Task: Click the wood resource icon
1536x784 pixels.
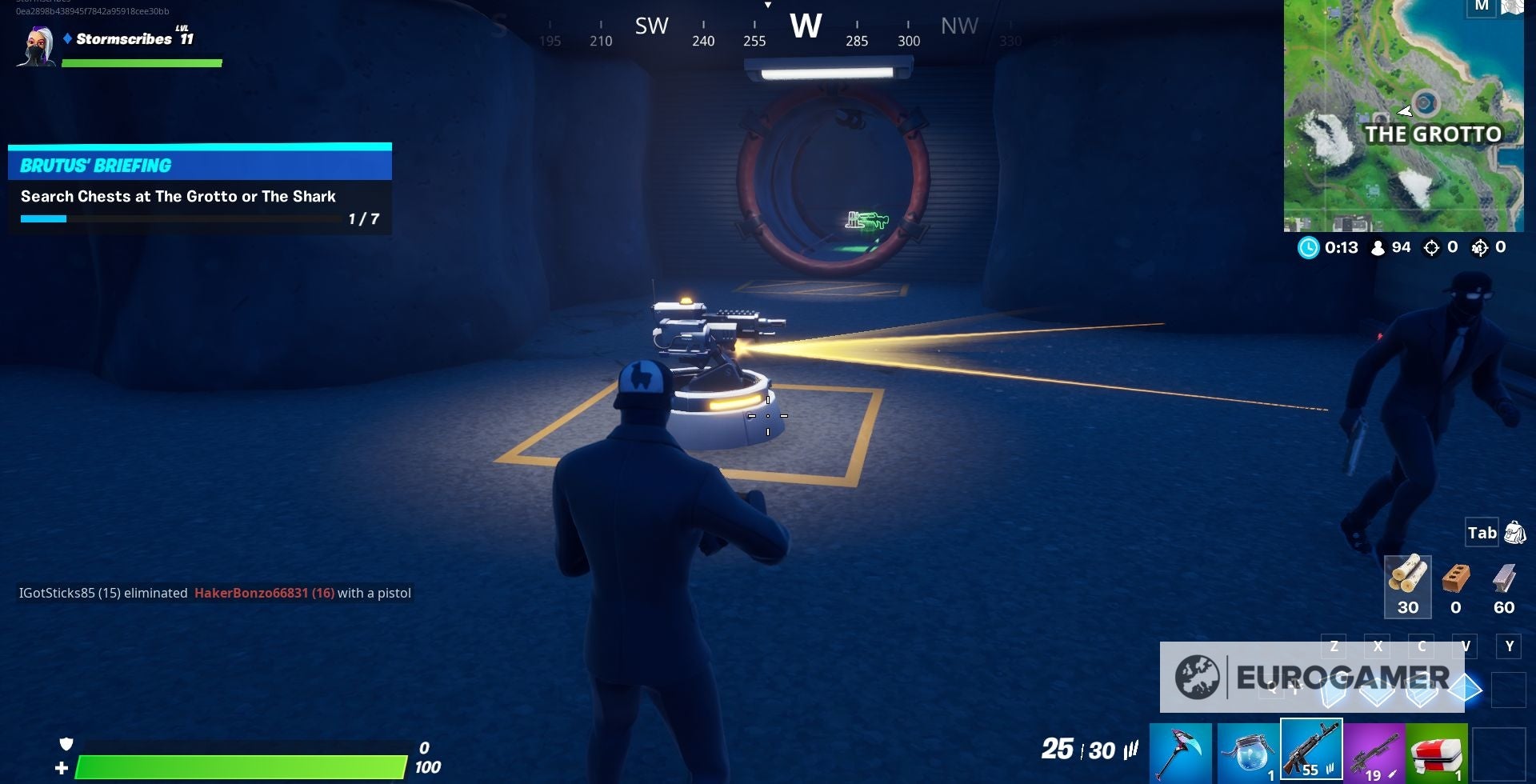Action: pyautogui.click(x=1408, y=586)
